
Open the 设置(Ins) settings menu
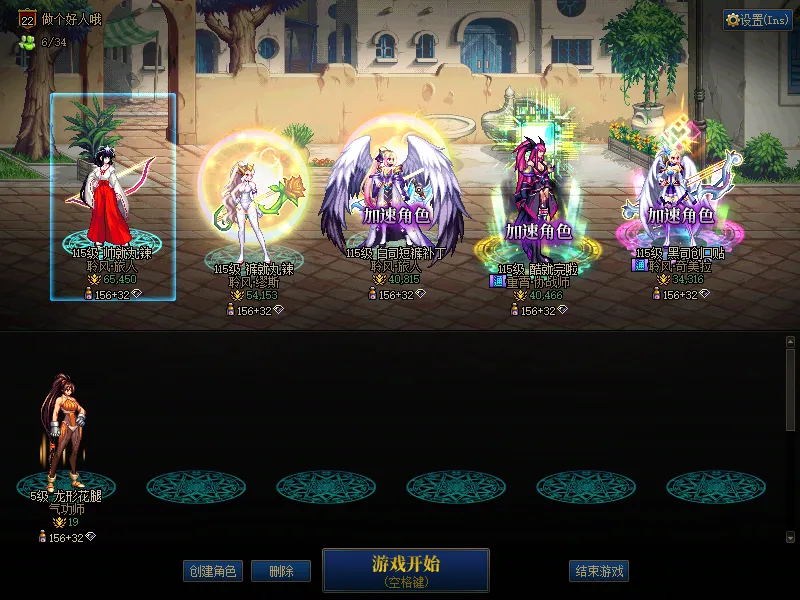click(757, 20)
